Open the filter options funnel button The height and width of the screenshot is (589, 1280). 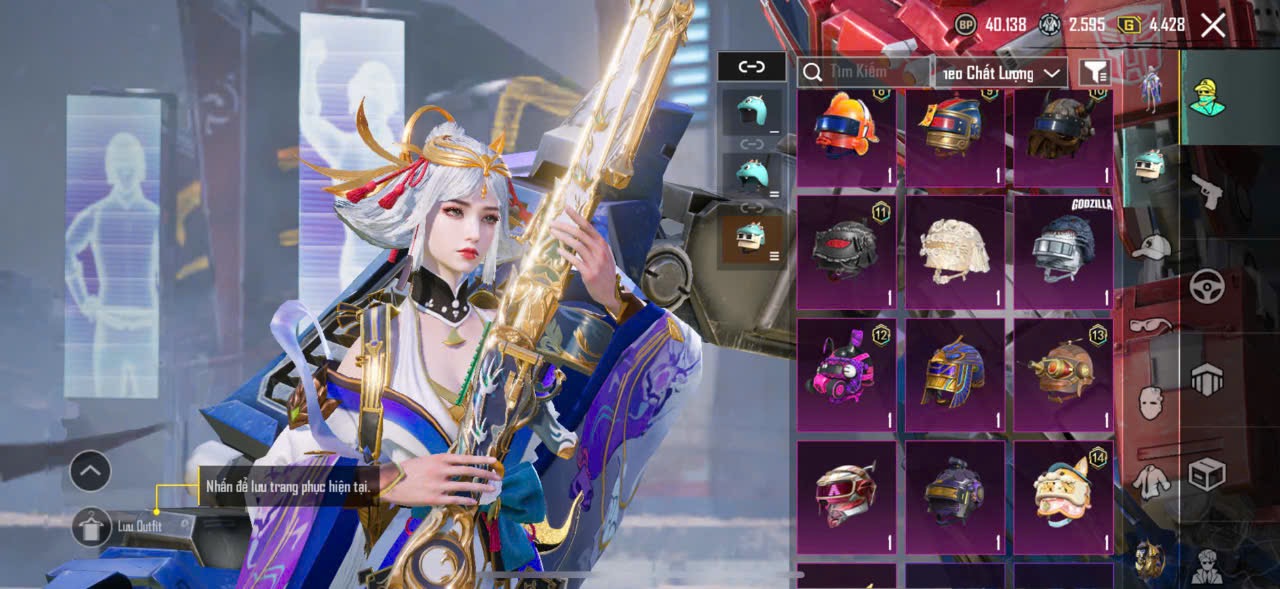pos(1095,72)
